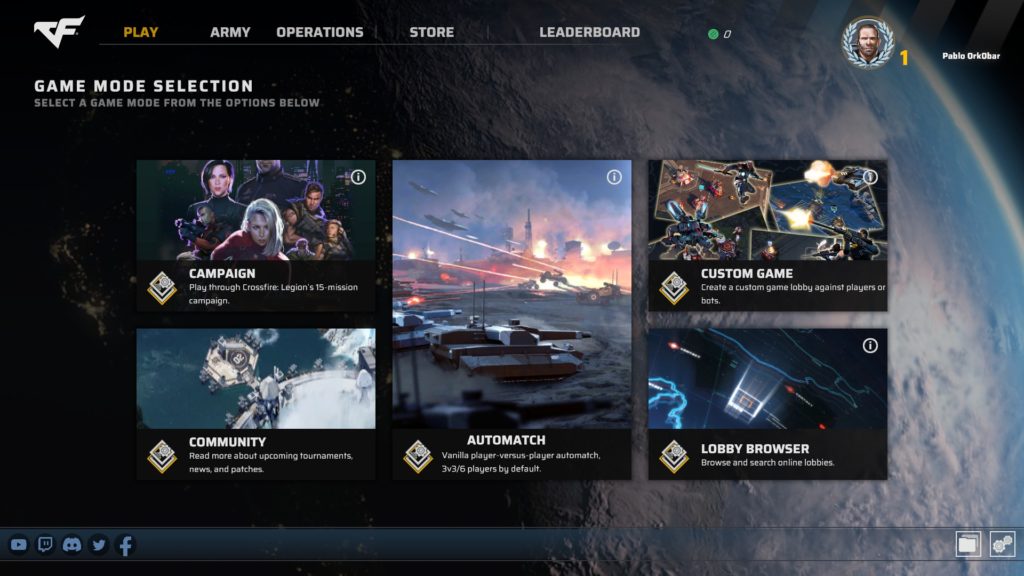Show info for the Lobby Browser

tap(870, 345)
